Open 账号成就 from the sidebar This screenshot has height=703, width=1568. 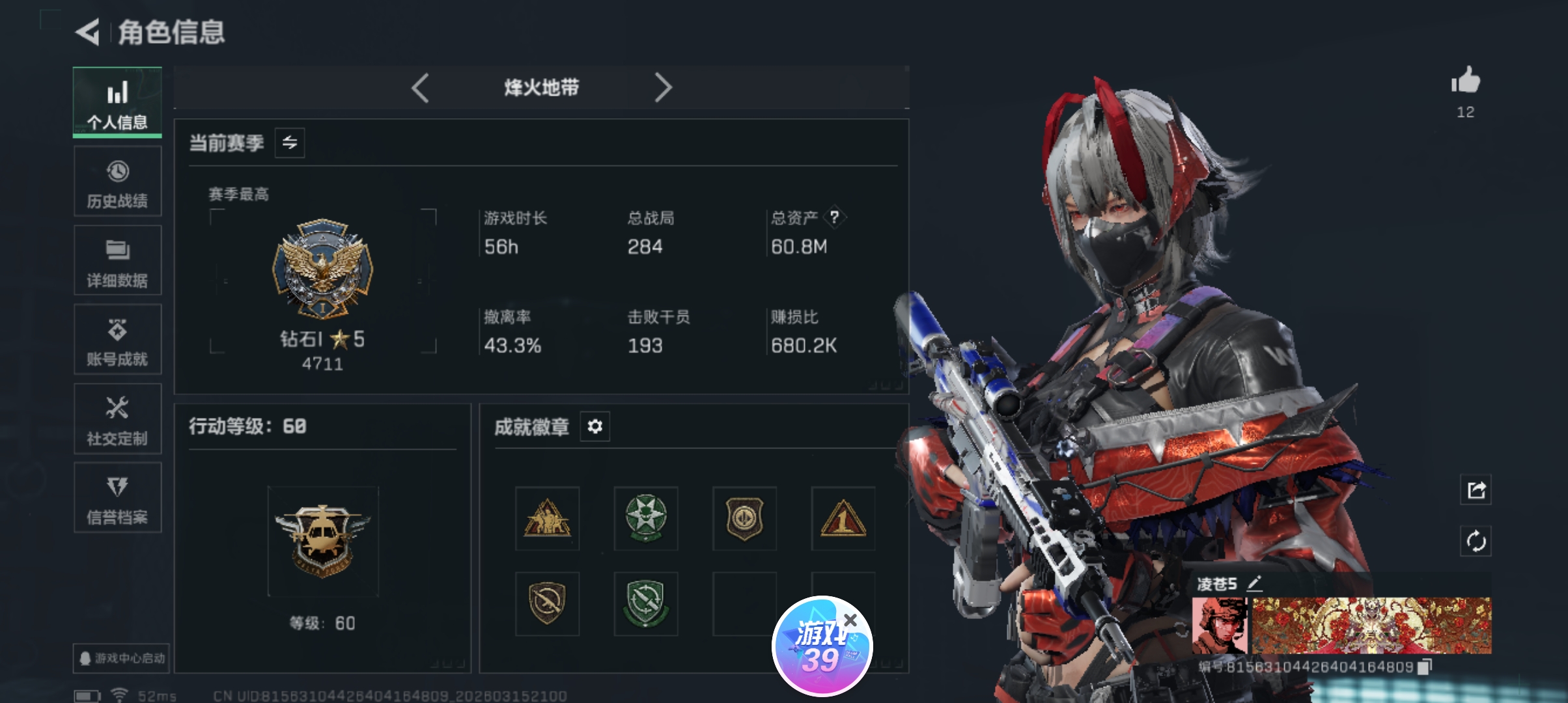[x=117, y=340]
